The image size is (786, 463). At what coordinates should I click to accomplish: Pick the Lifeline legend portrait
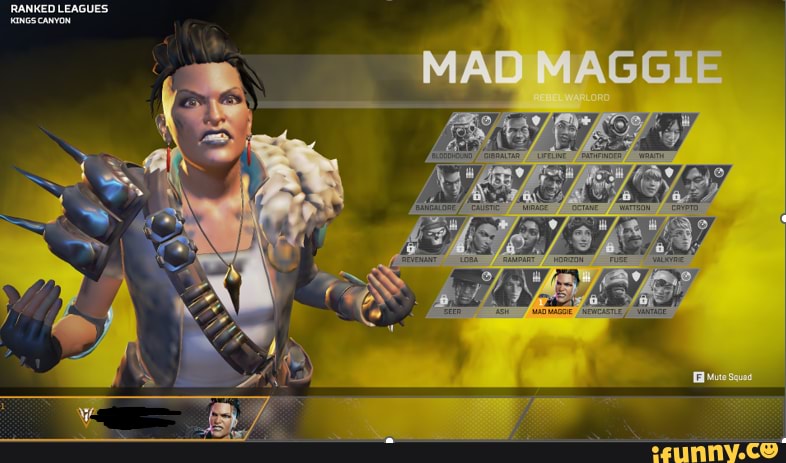tap(565, 135)
